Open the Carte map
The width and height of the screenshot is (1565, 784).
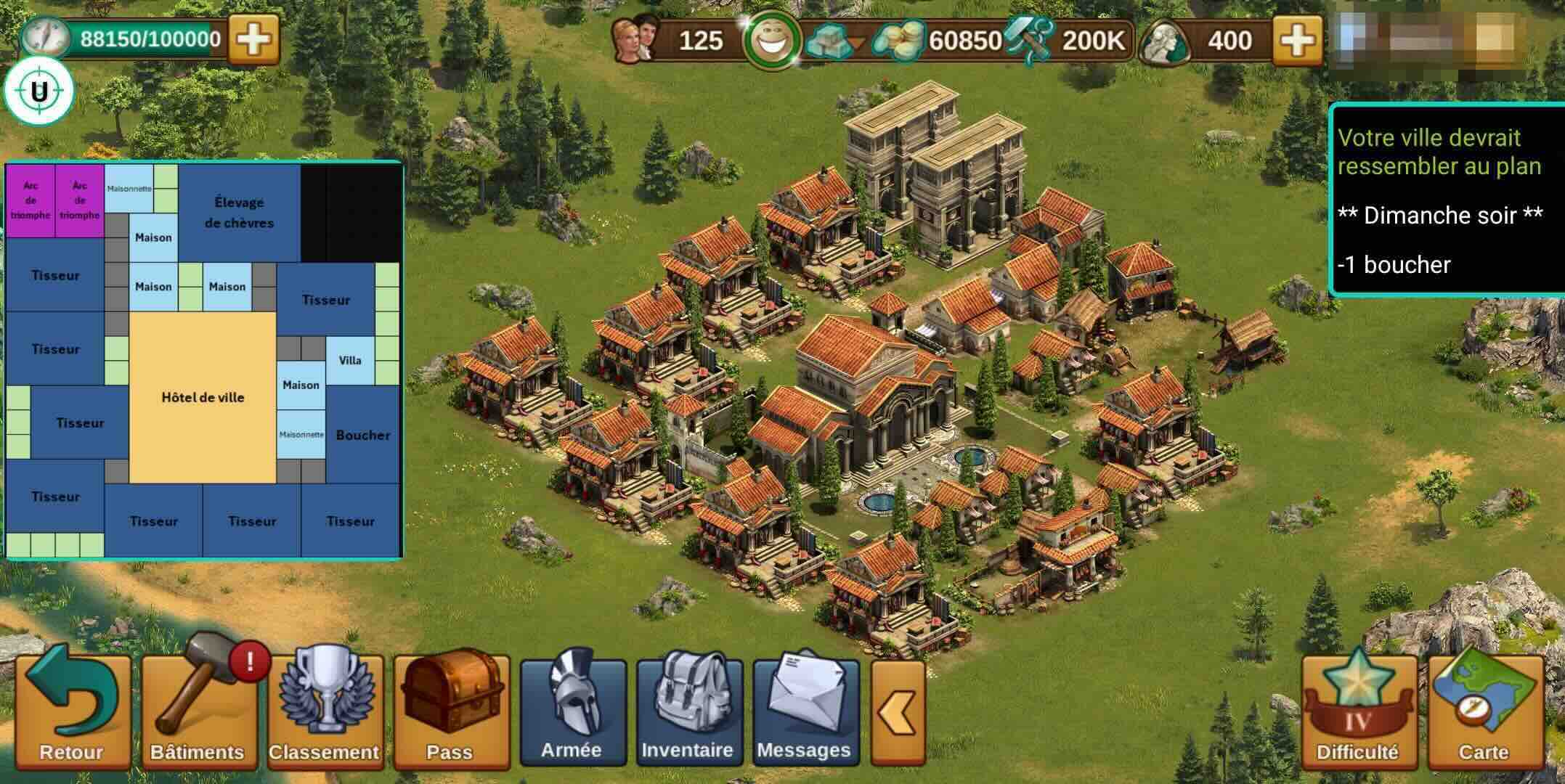tap(1484, 711)
